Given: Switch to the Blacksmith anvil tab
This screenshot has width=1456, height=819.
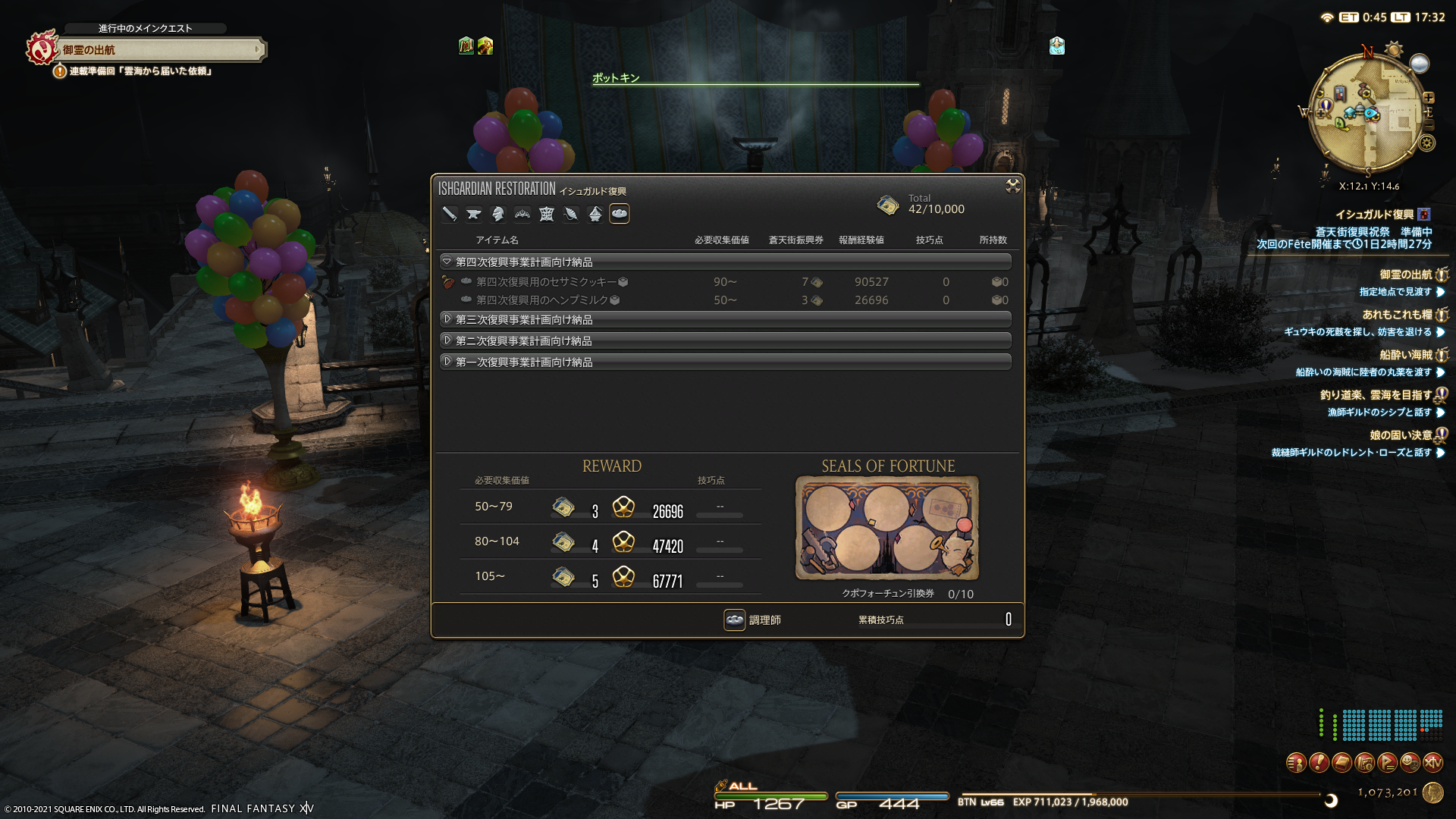Looking at the screenshot, I should click(x=474, y=214).
